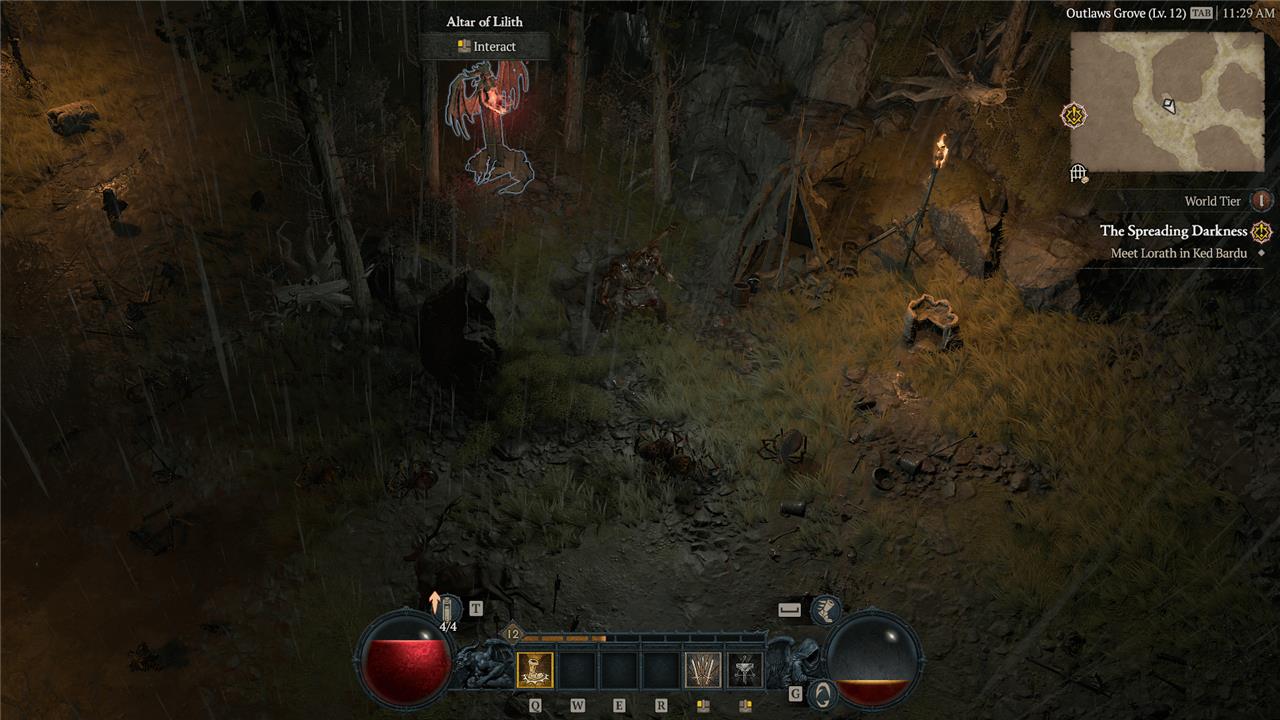Viewport: 1280px width, 720px height.
Task: Activate the last skill slot on the hotbar
Action: pyautogui.click(x=745, y=670)
